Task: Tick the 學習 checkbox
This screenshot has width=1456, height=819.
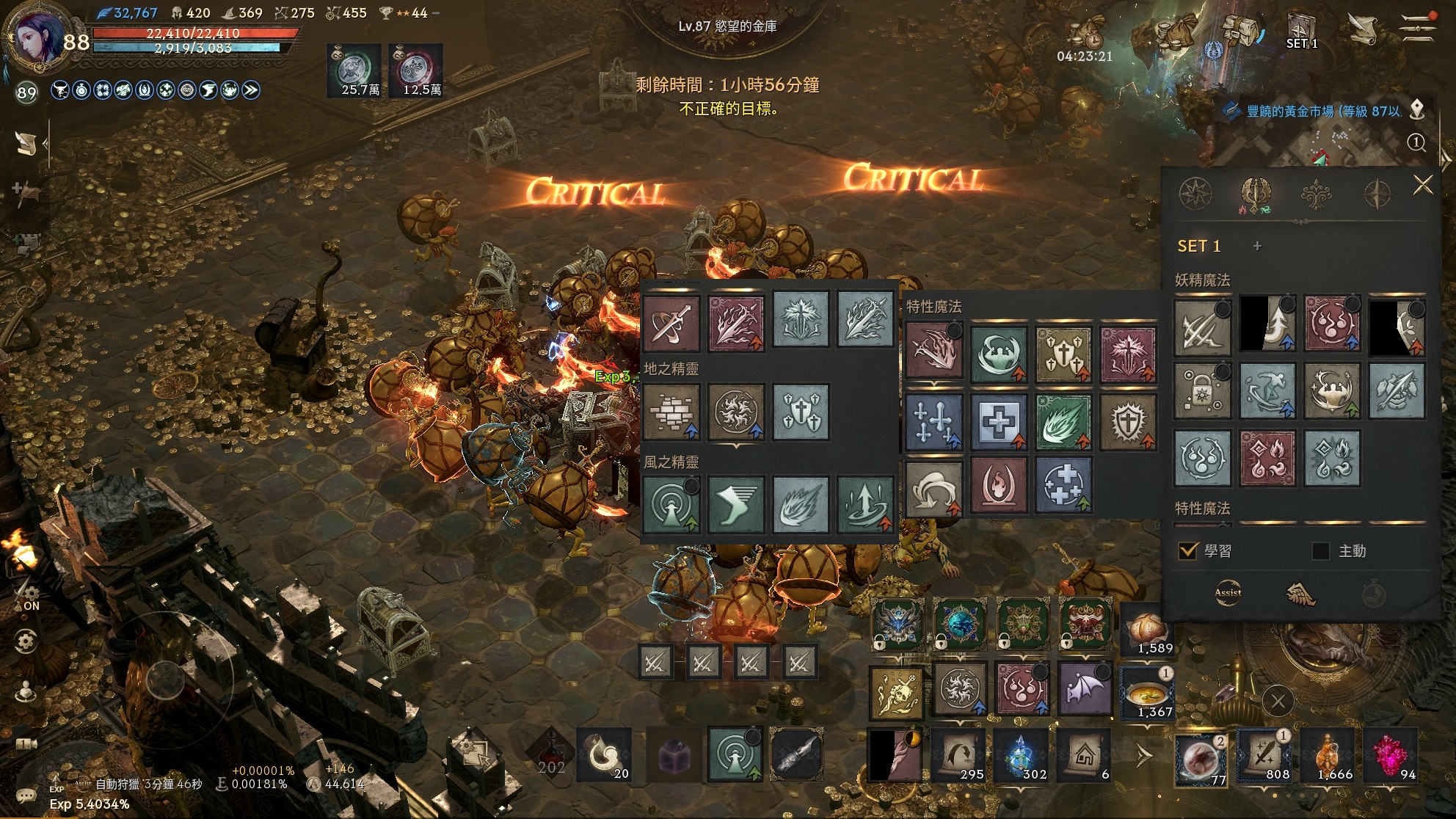Action: (1187, 550)
